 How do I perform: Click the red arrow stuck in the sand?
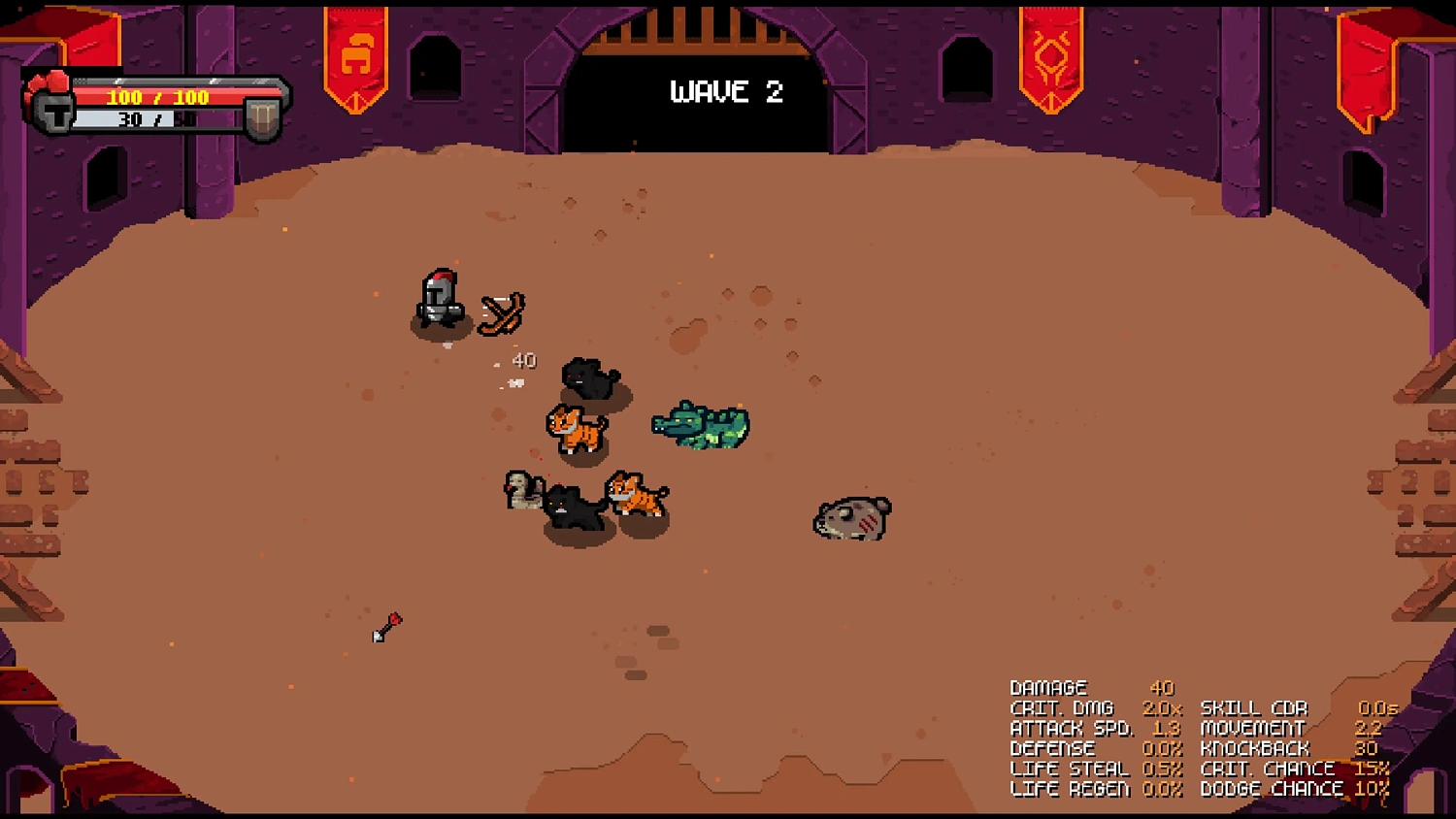(386, 626)
